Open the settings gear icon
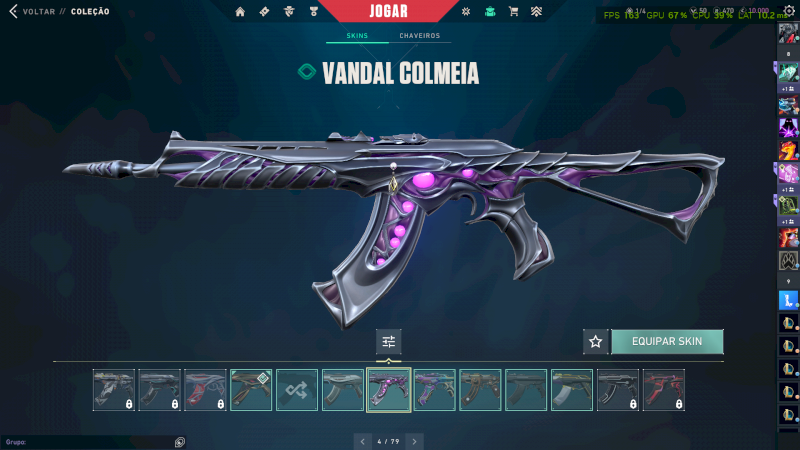This screenshot has width=800, height=450. coord(786,11)
